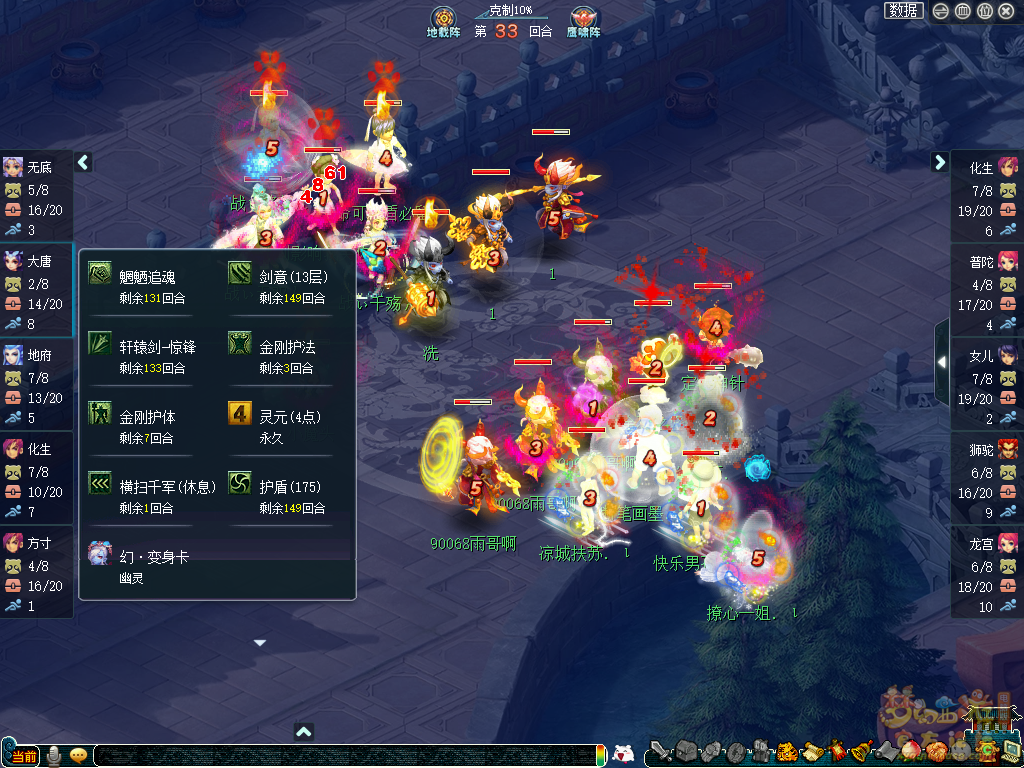Collapse the left team panel arrow
1024x768 pixels.
[84, 162]
